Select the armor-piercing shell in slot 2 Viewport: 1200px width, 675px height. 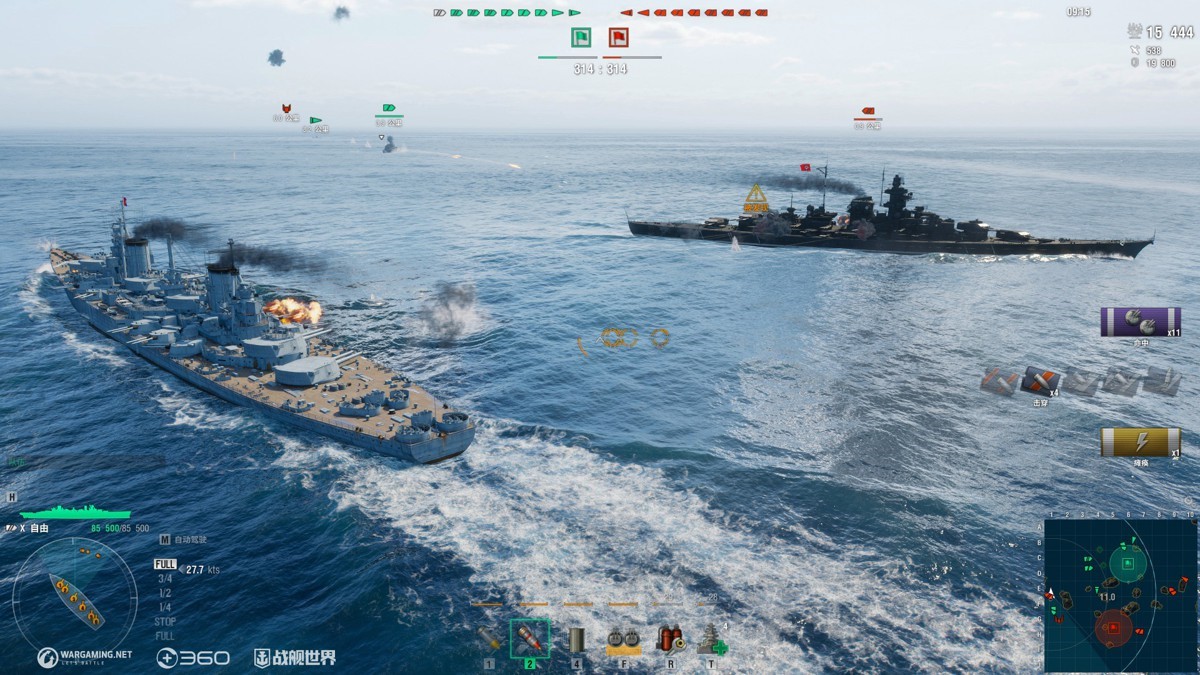530,638
